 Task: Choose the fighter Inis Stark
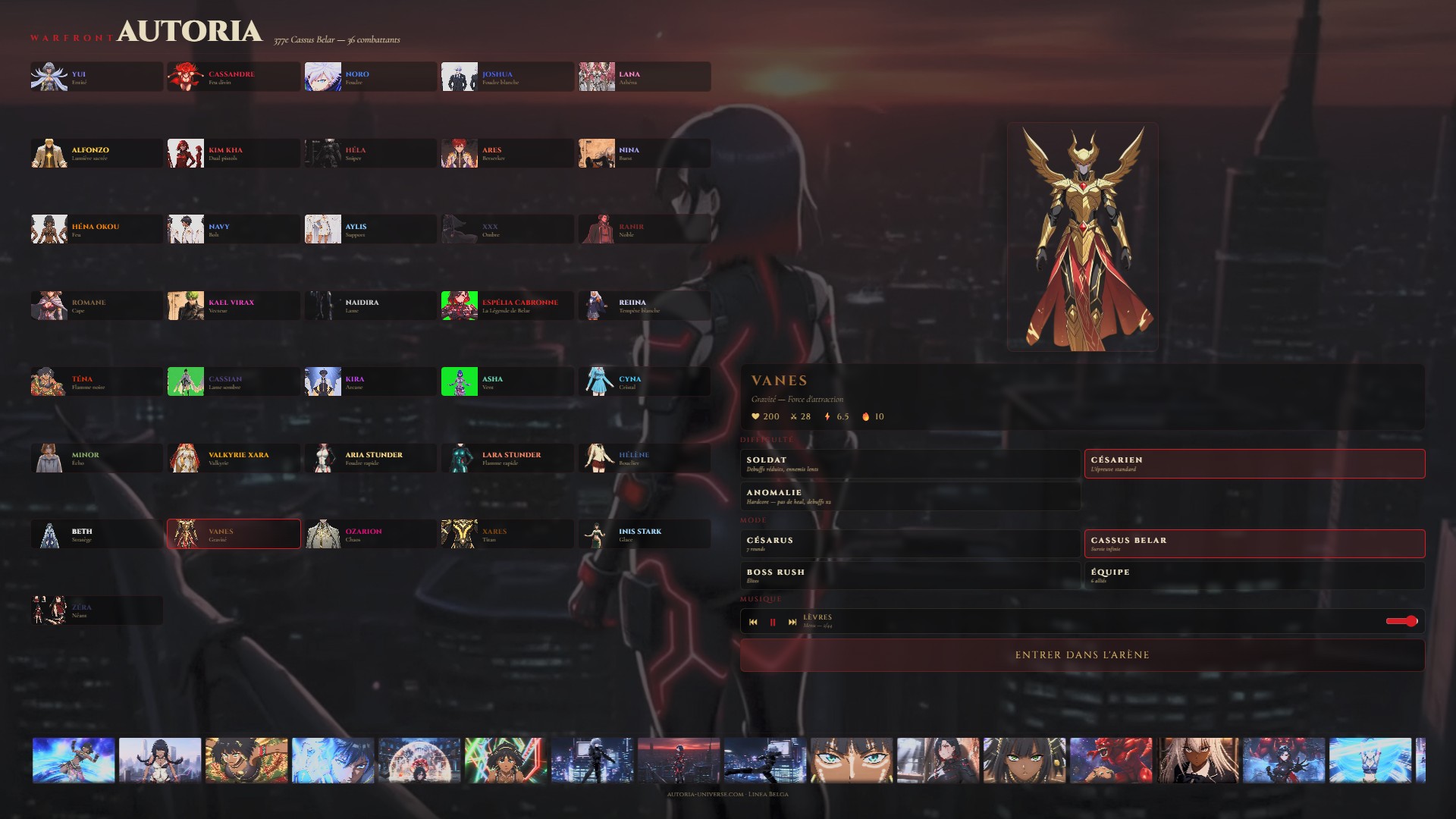pyautogui.click(x=645, y=534)
